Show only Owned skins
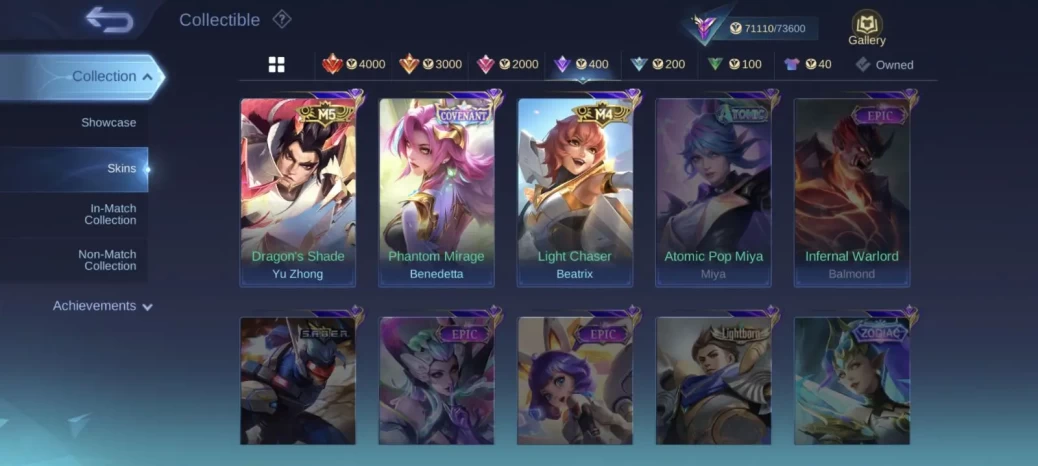Image resolution: width=1038 pixels, height=466 pixels. [884, 65]
